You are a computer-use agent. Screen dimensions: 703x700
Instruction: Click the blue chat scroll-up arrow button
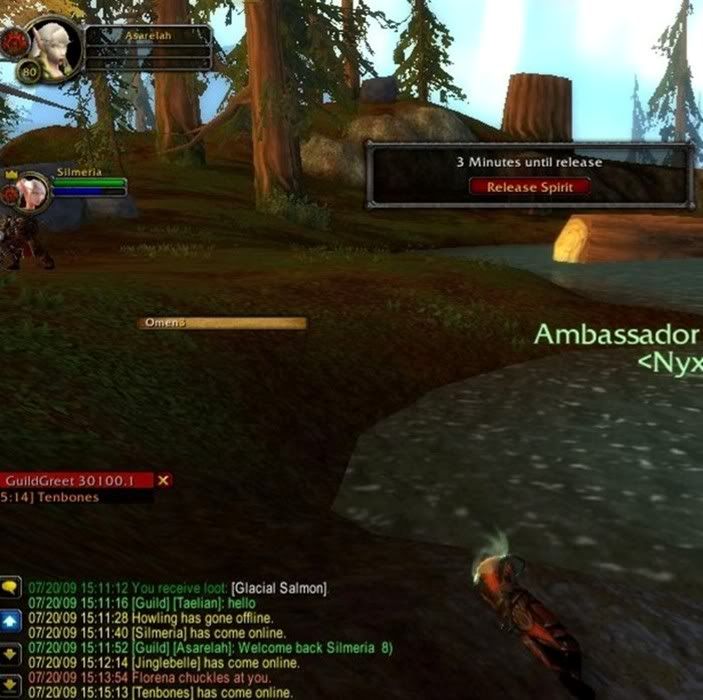11,621
